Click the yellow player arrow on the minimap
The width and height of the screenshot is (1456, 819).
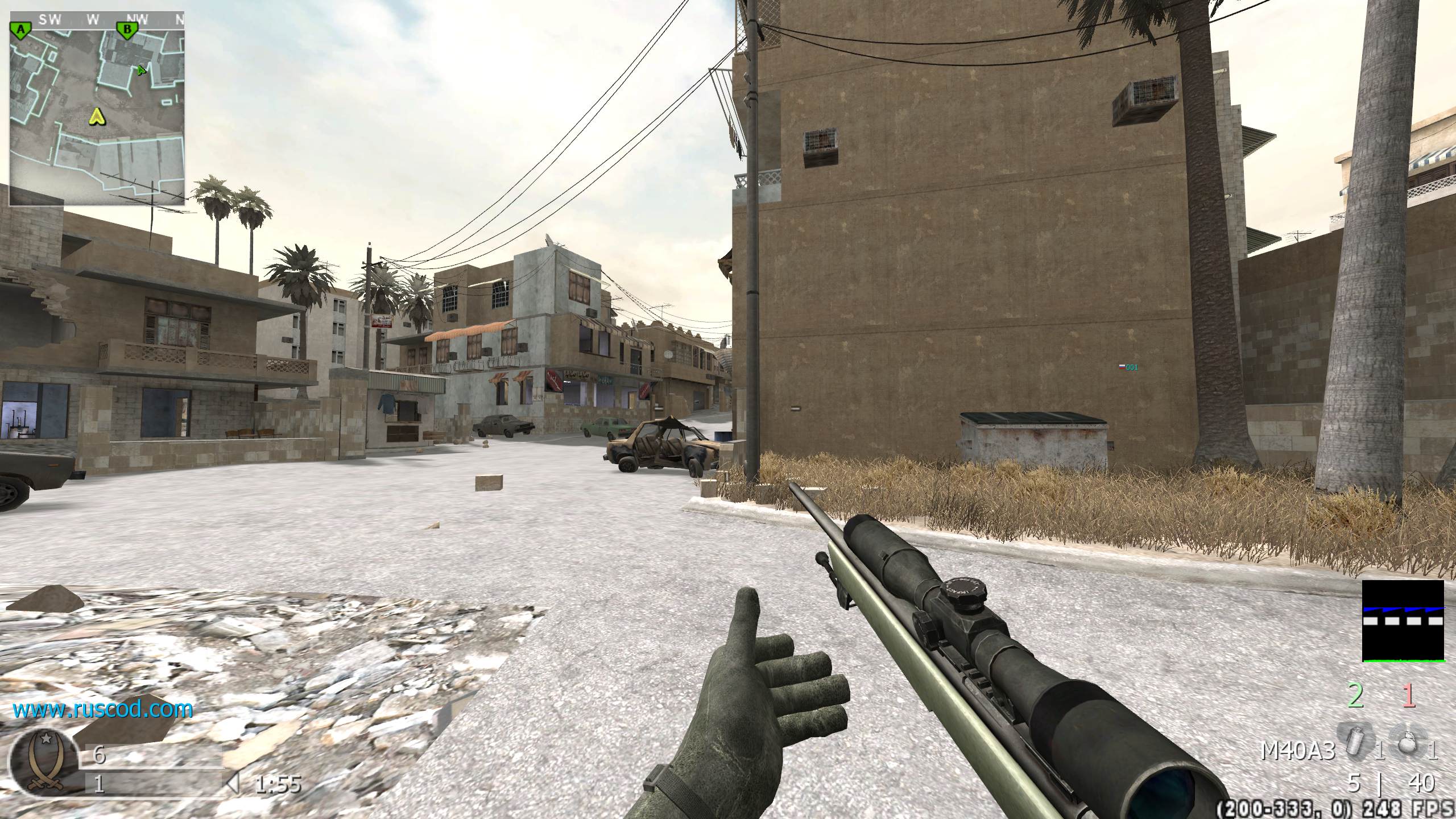tap(98, 117)
